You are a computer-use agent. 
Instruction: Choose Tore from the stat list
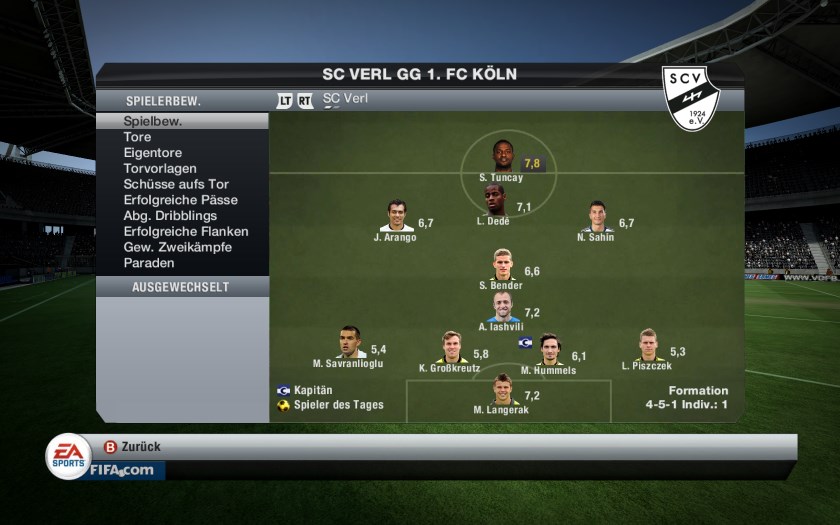point(138,137)
